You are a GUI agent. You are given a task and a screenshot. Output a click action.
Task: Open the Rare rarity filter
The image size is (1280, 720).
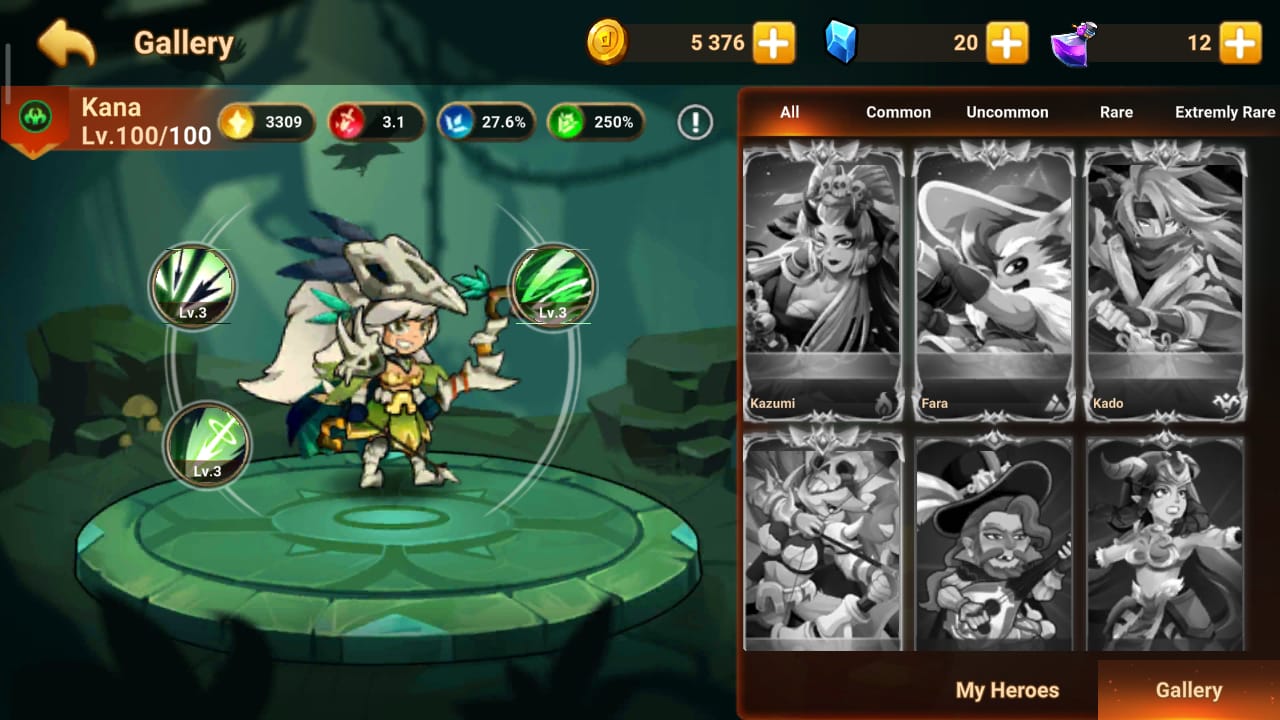(x=1115, y=112)
